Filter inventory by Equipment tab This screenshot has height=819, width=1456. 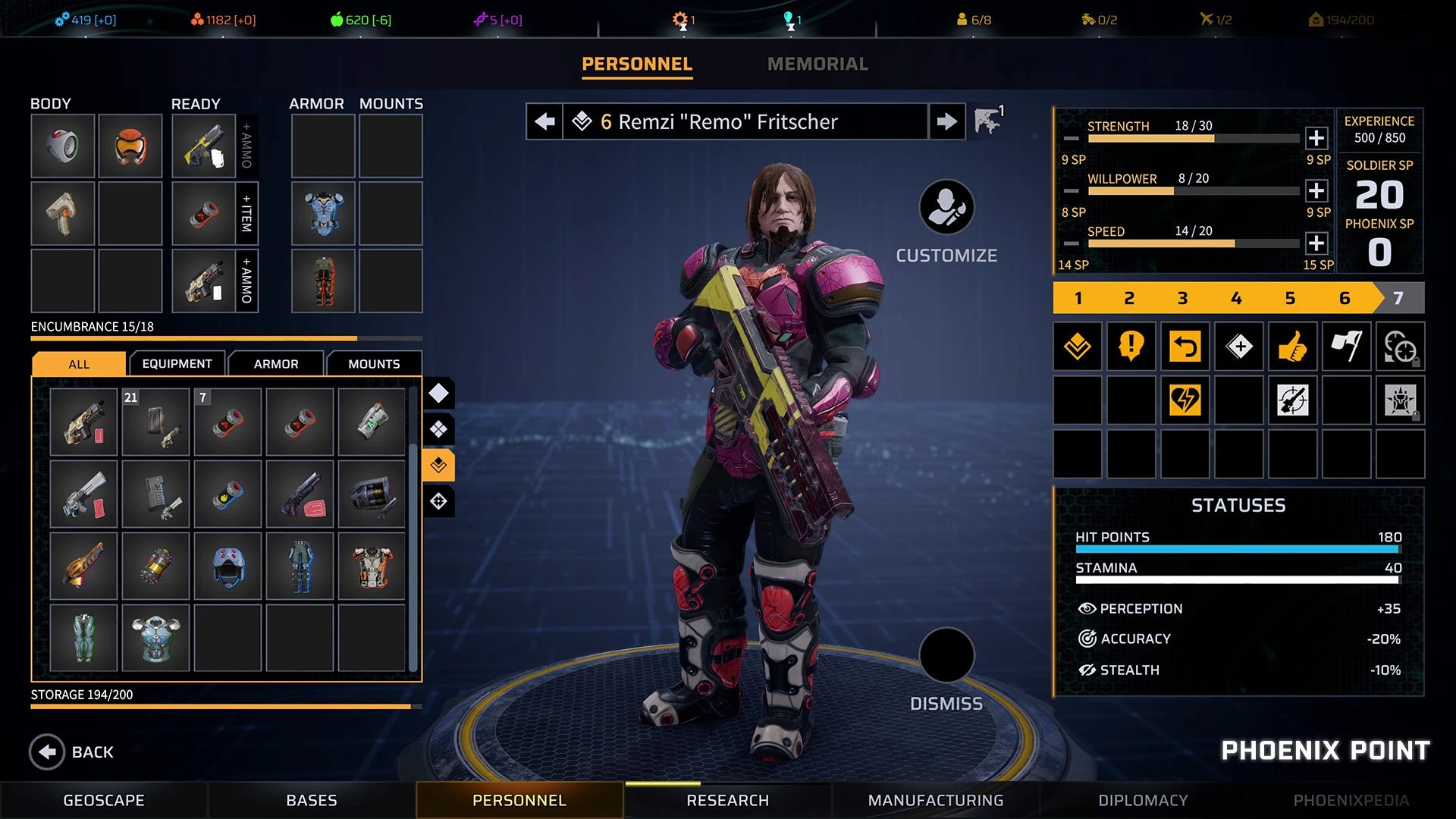pos(177,364)
